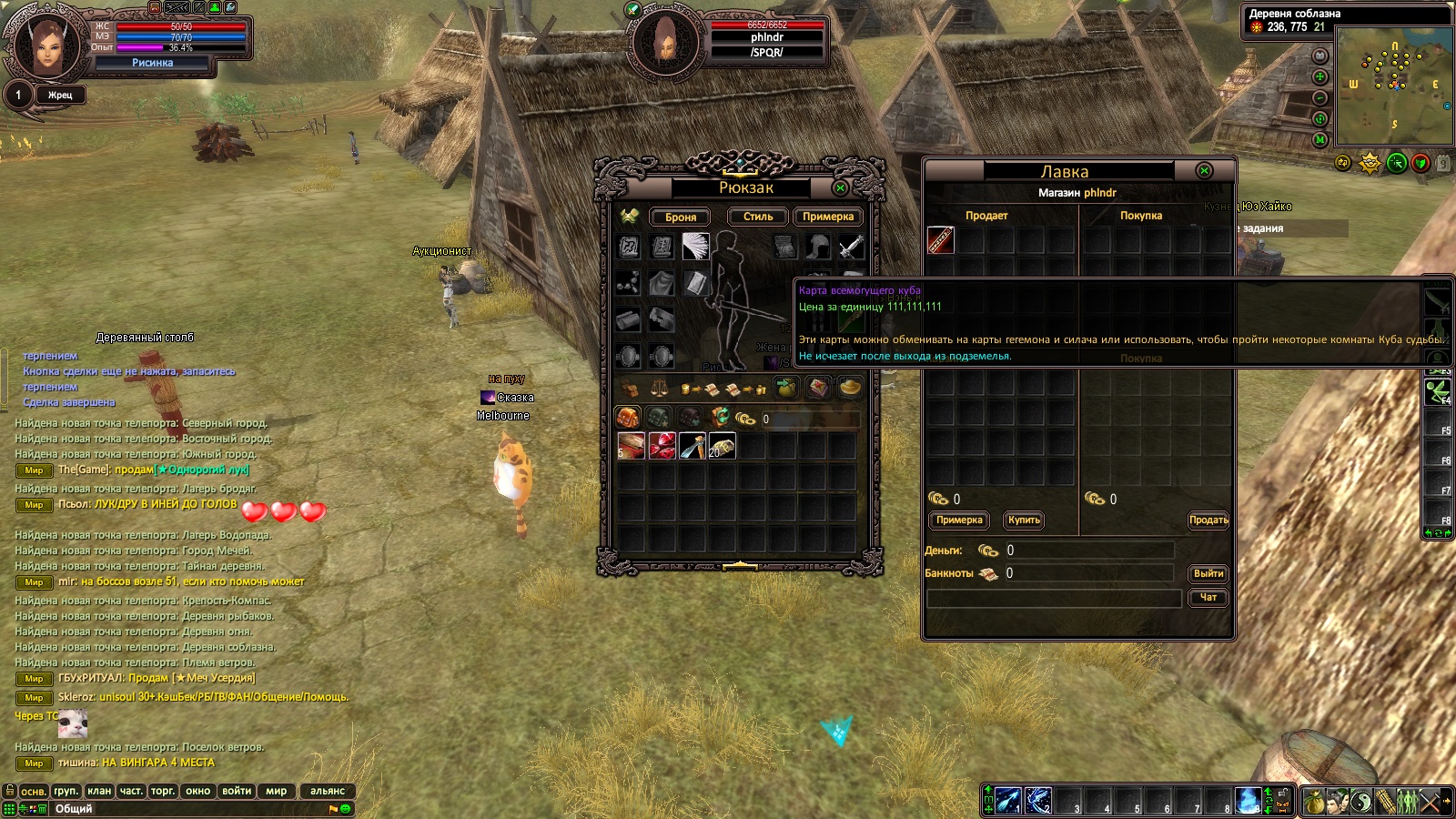Click the Купить buy button
Viewport: 1456px width, 819px height.
pos(1024,520)
